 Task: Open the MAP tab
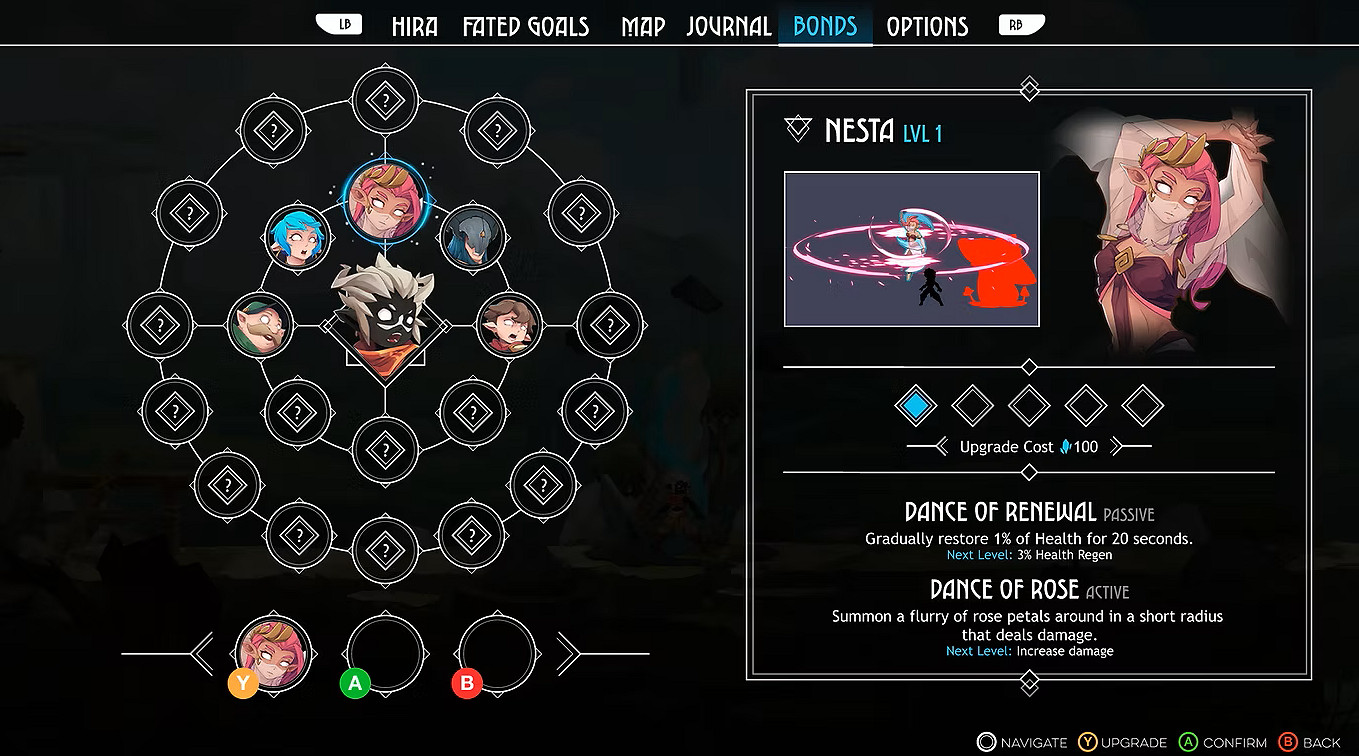pyautogui.click(x=643, y=25)
